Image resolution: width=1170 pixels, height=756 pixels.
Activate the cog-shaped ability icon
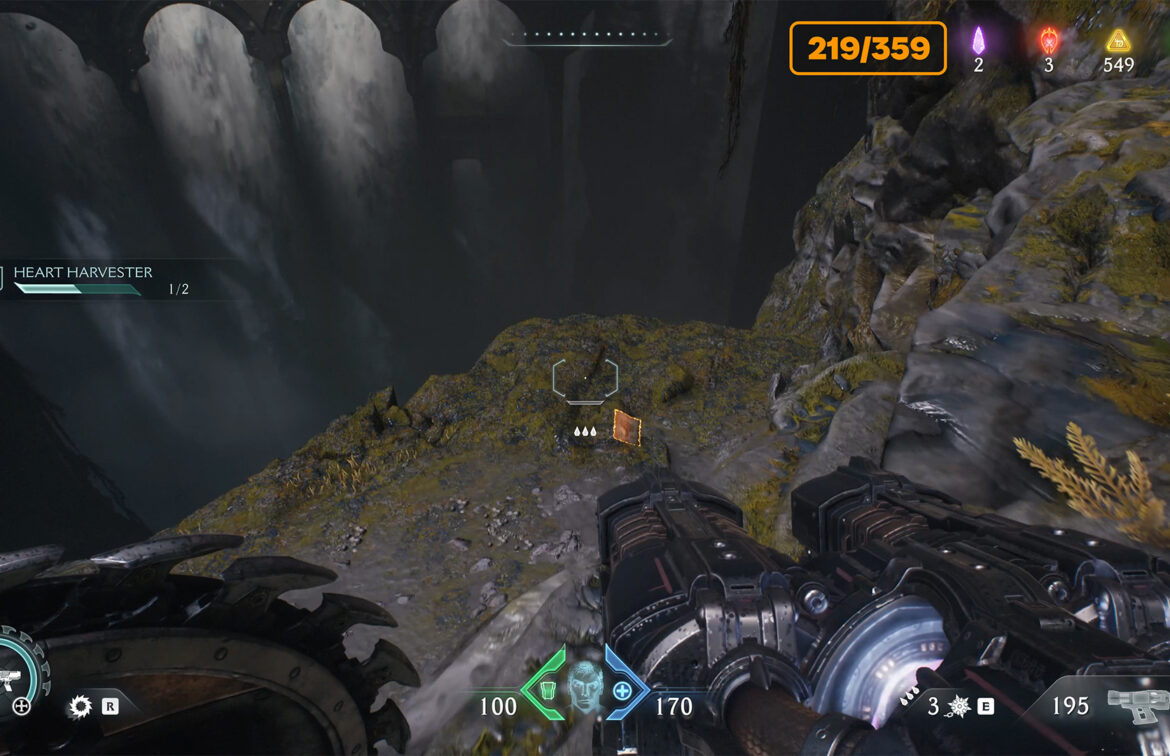[x=79, y=708]
